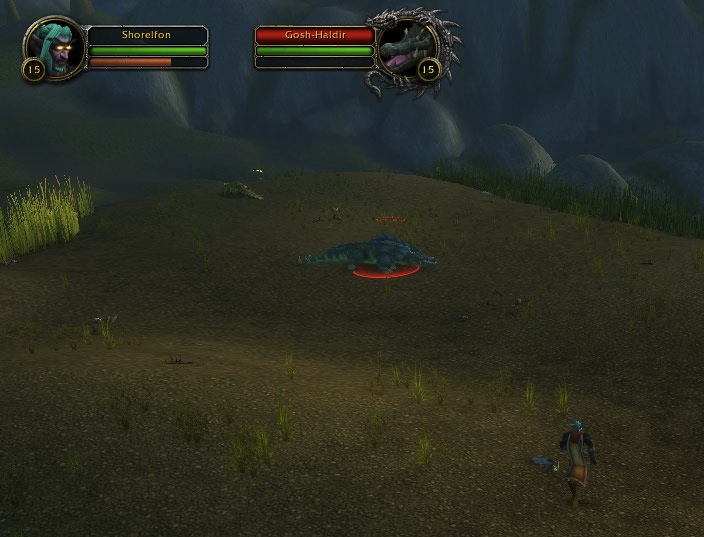
Task: Click the Gosh-Haldir target name plate
Action: pos(315,35)
